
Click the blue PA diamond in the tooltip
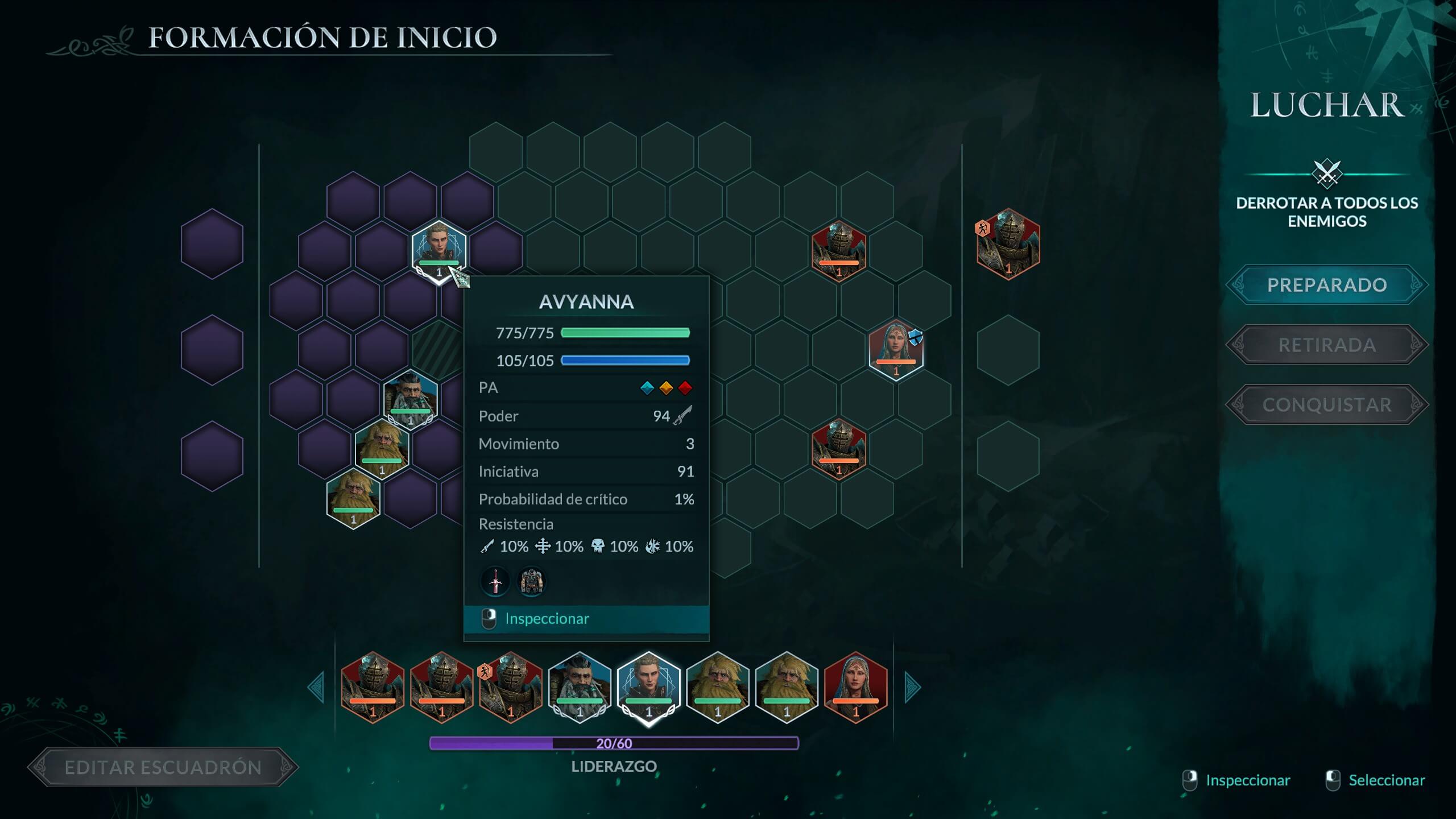coord(648,387)
